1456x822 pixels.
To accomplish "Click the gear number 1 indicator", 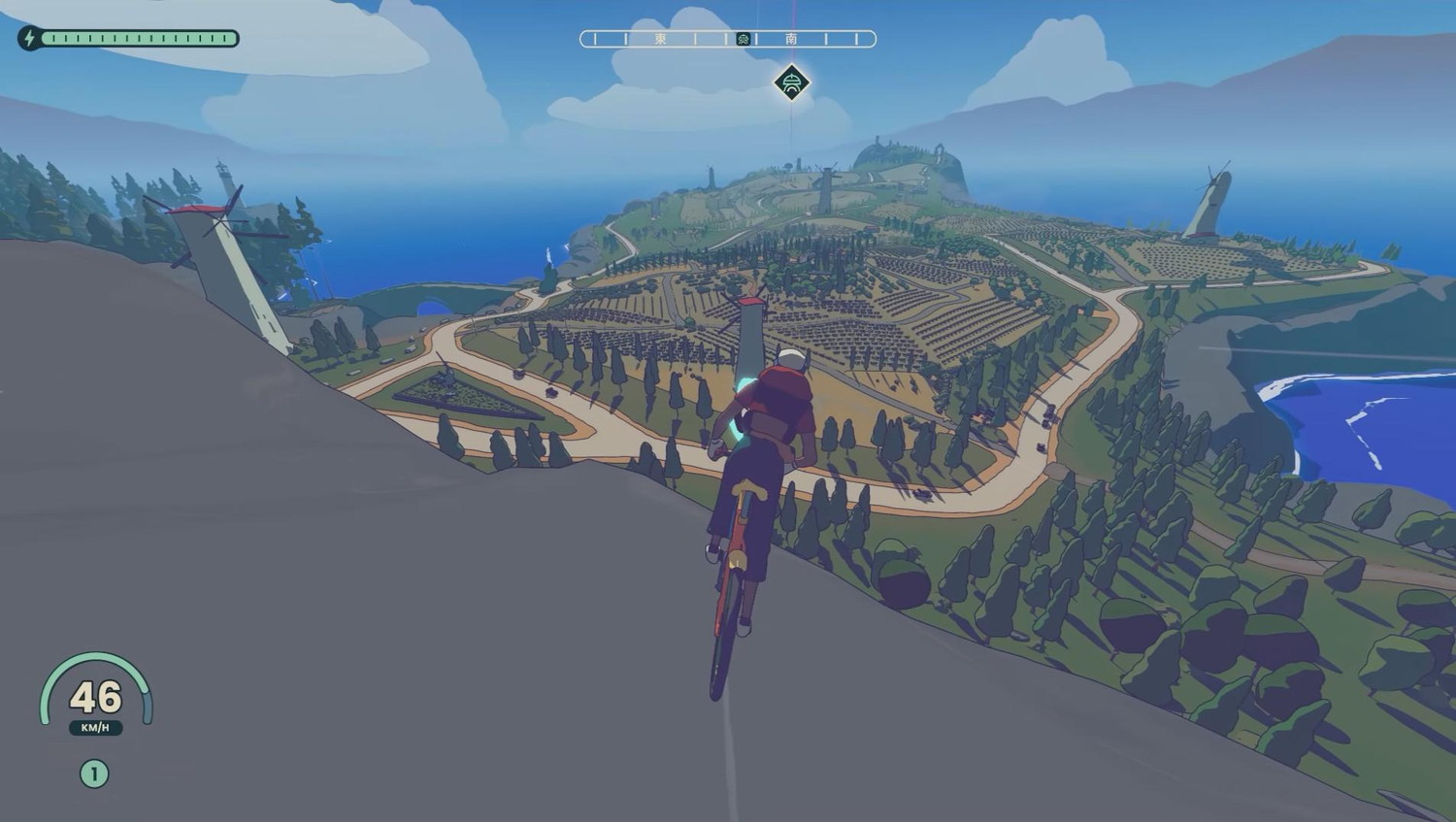I will 94,773.
